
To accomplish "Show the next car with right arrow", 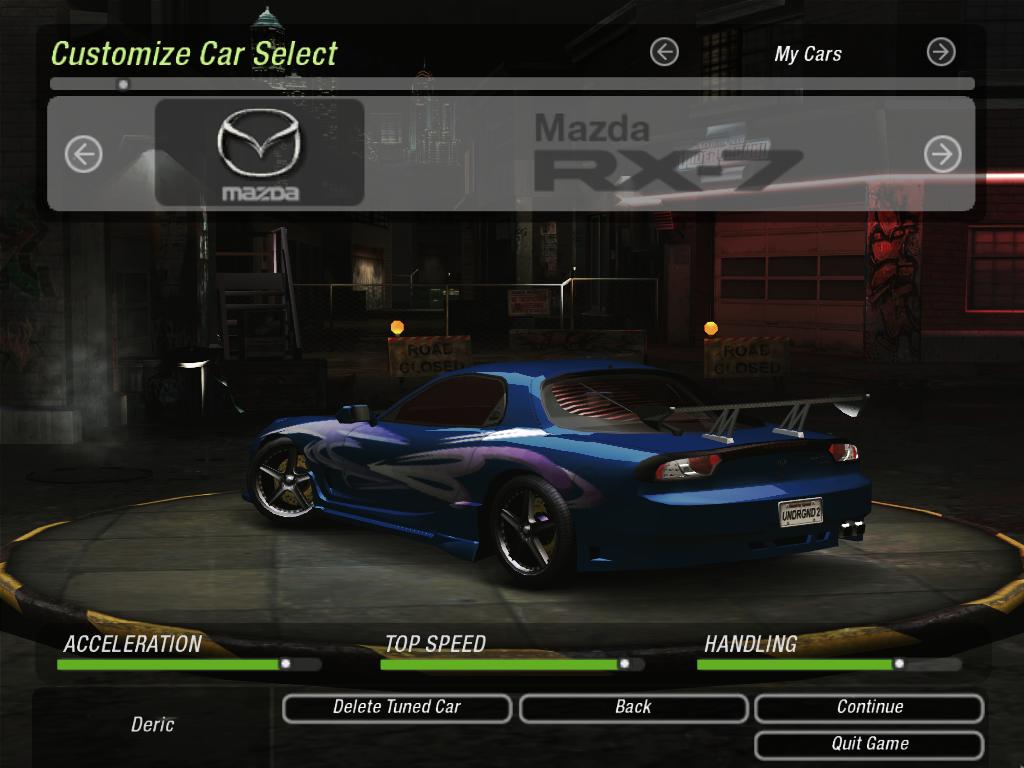I will [x=942, y=154].
